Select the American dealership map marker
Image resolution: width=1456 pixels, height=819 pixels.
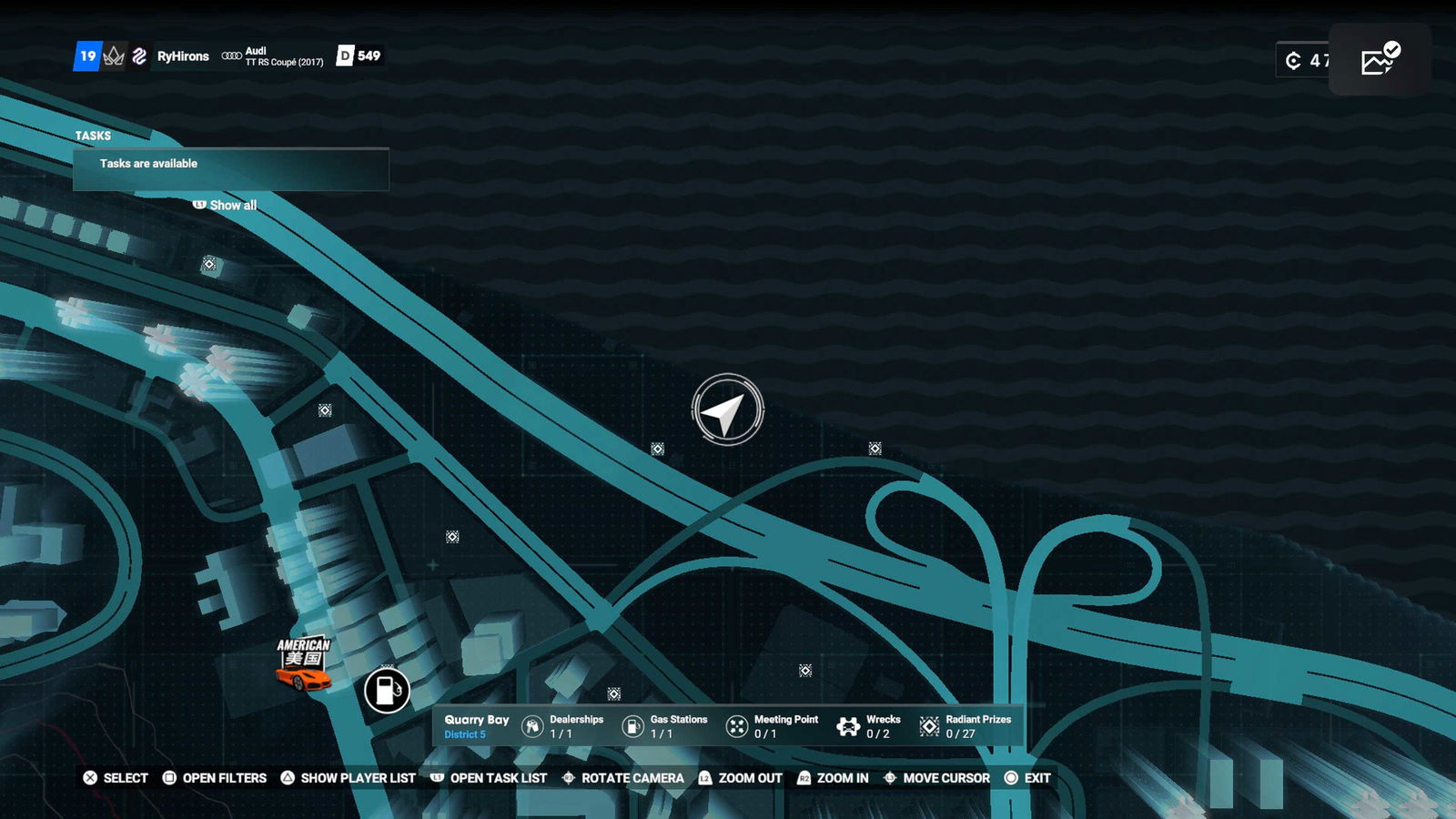[303, 663]
